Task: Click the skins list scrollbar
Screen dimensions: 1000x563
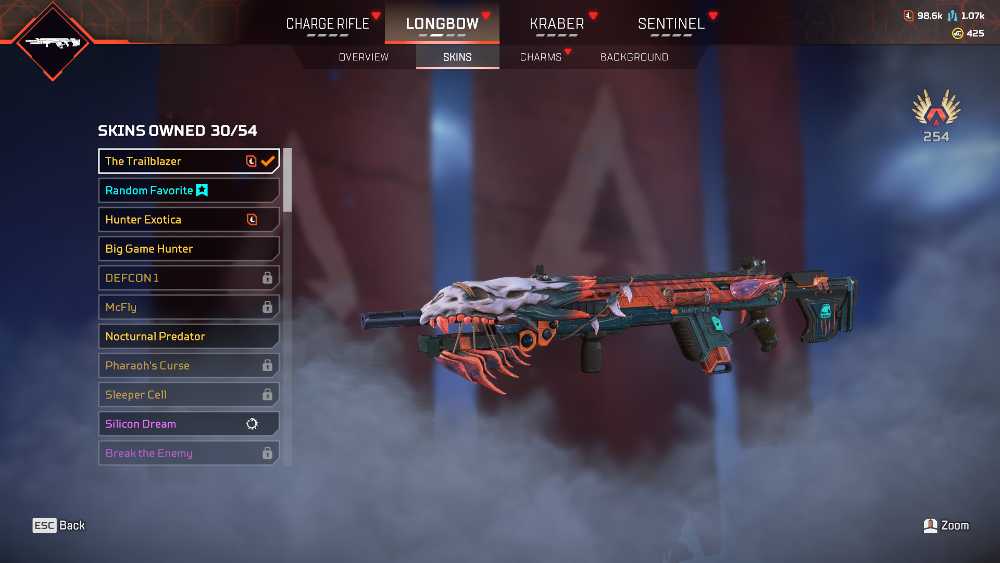Action: (288, 180)
